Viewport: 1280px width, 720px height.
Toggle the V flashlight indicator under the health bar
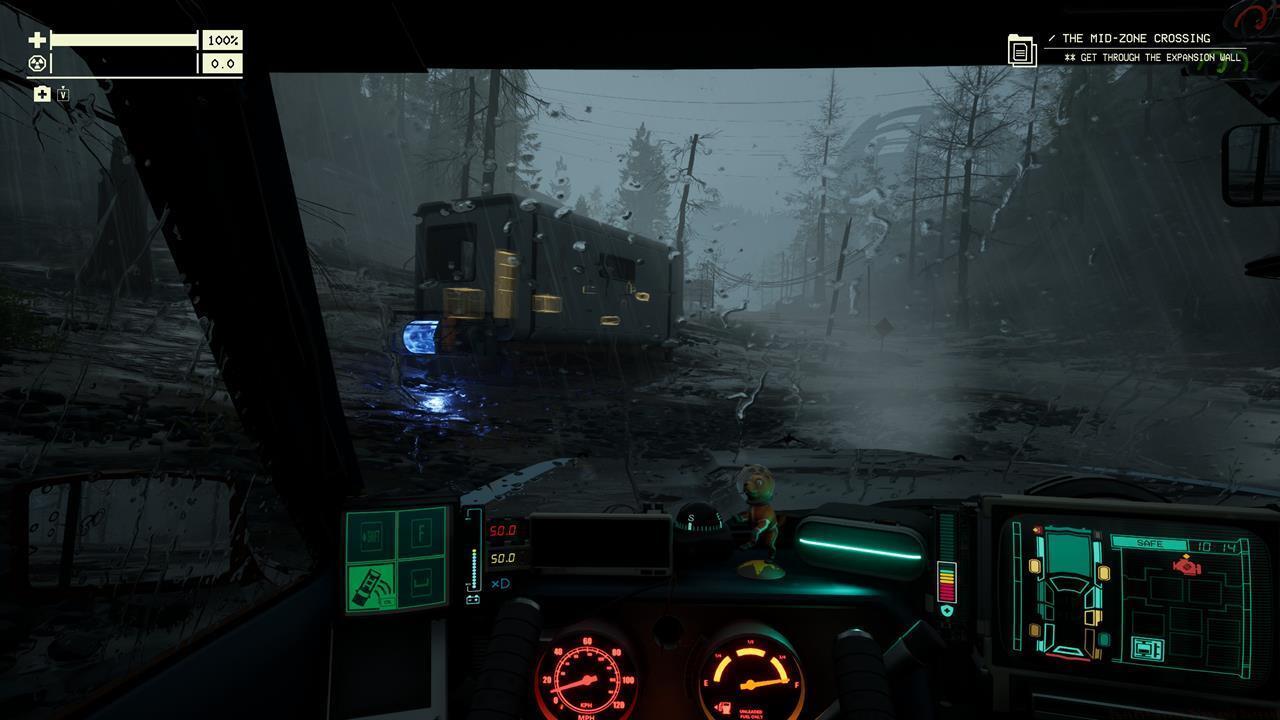click(63, 94)
